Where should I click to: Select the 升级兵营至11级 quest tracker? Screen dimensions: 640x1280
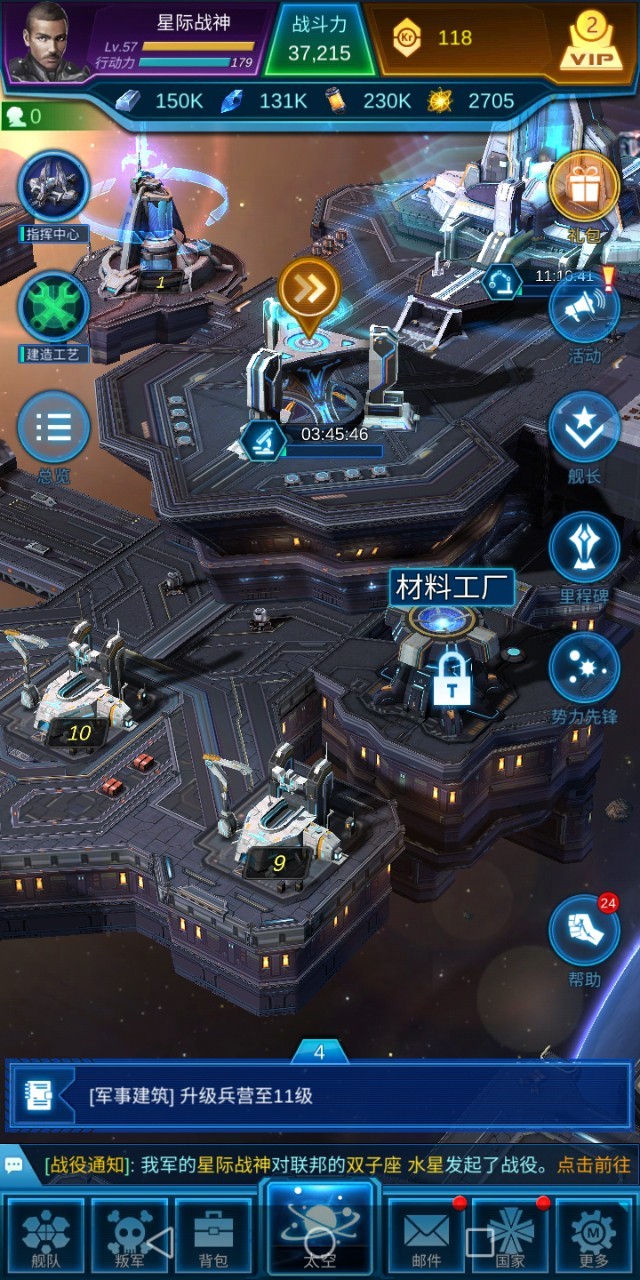[320, 1096]
